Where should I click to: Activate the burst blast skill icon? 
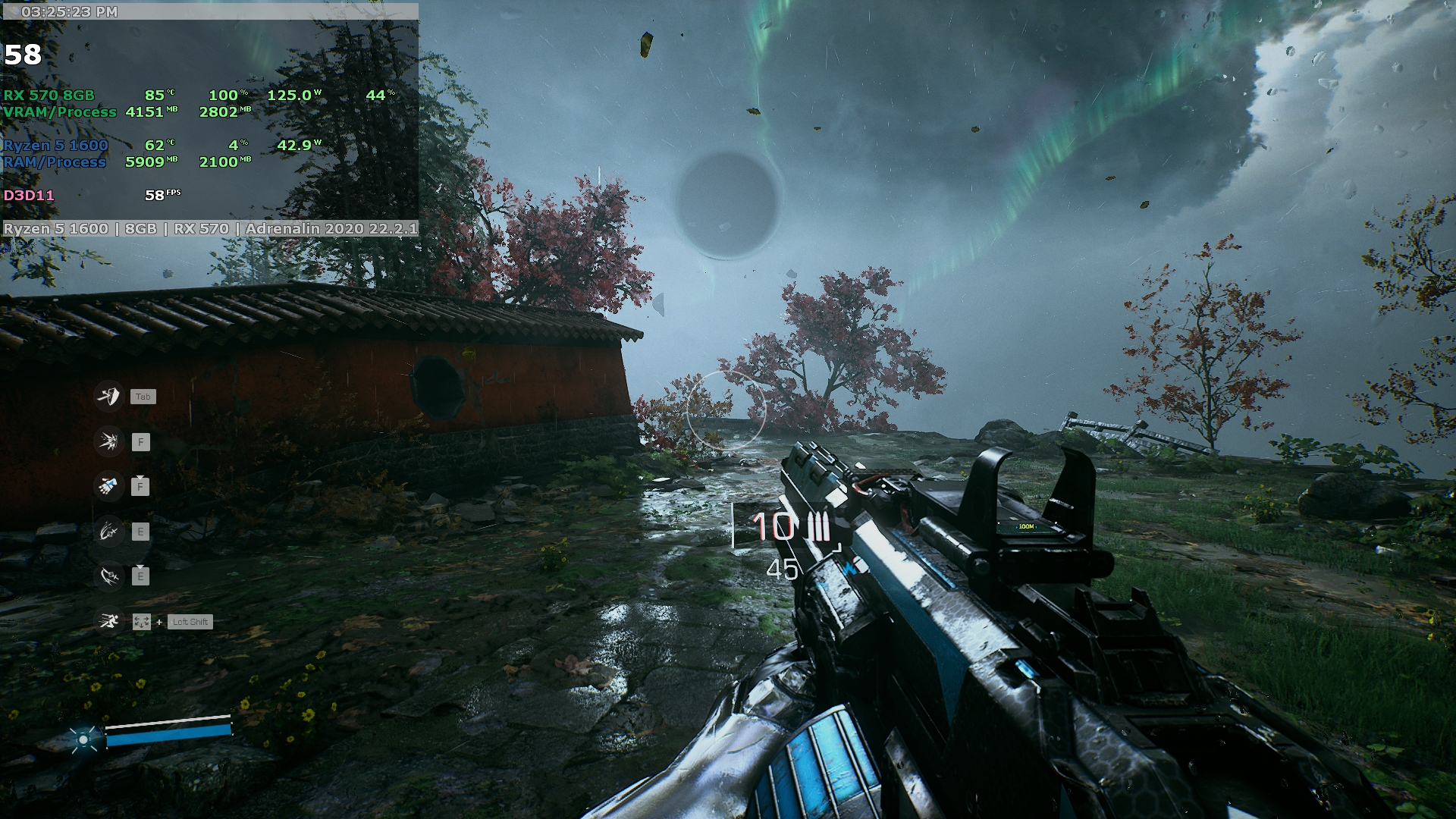(108, 441)
